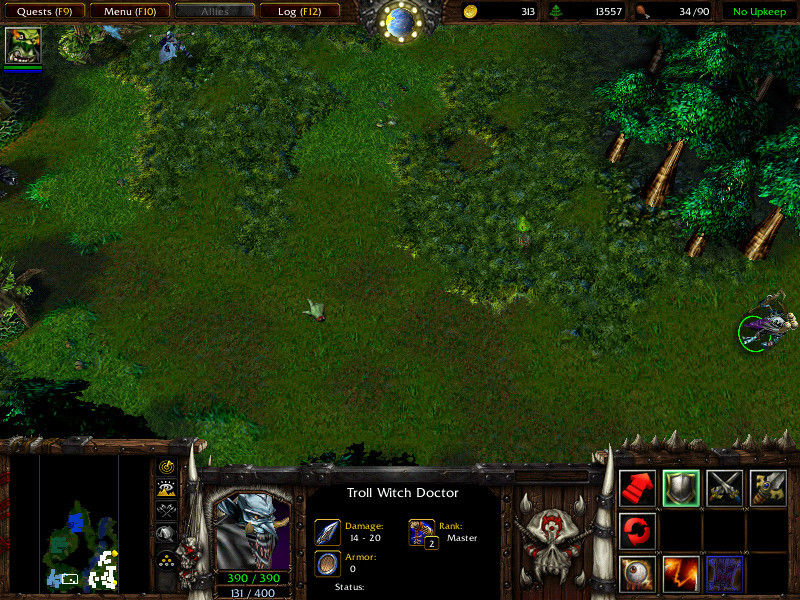Open the game Menu (F10)
The height and width of the screenshot is (600, 800).
[130, 12]
